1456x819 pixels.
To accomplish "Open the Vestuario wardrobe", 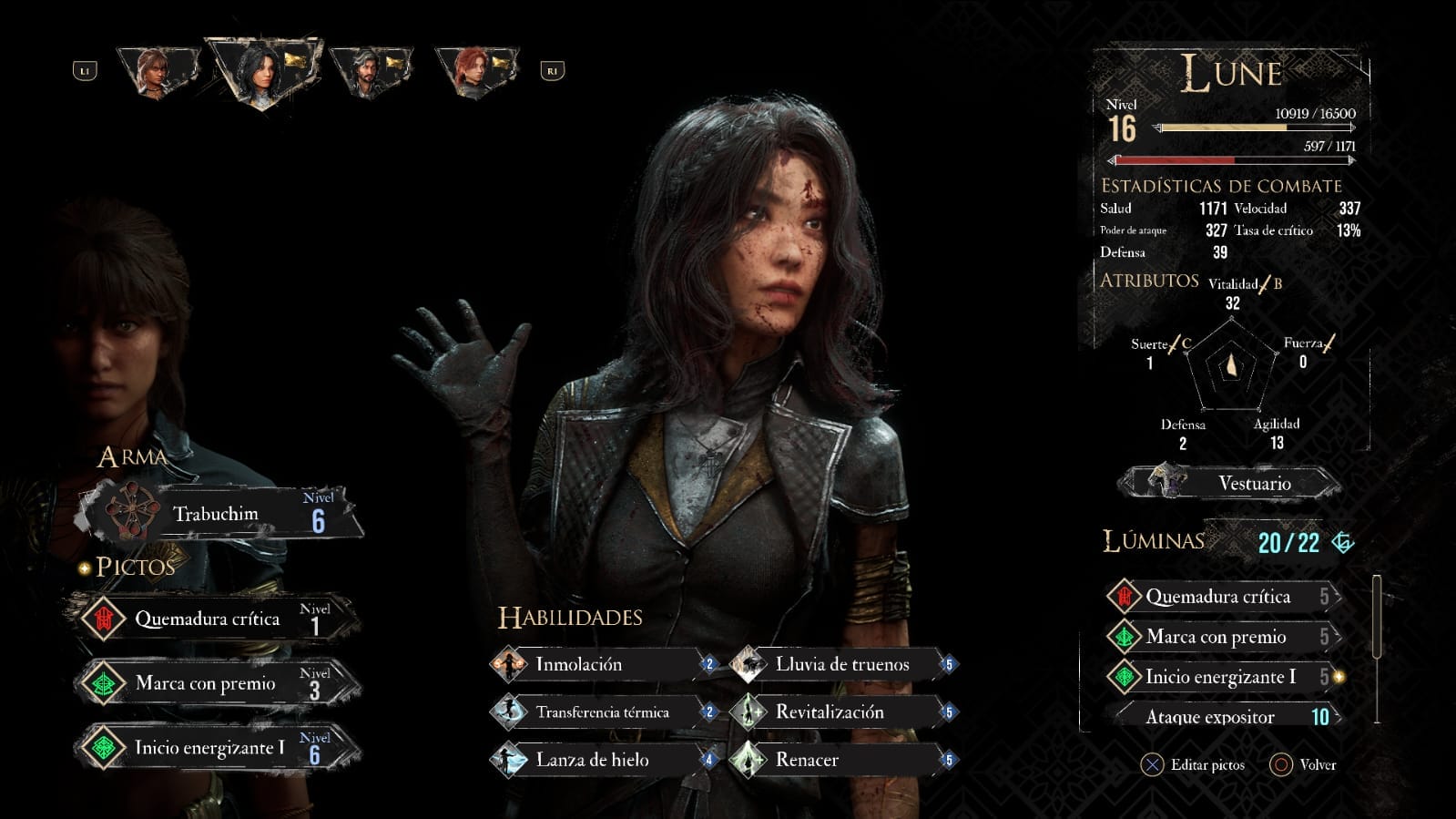I will [1231, 483].
